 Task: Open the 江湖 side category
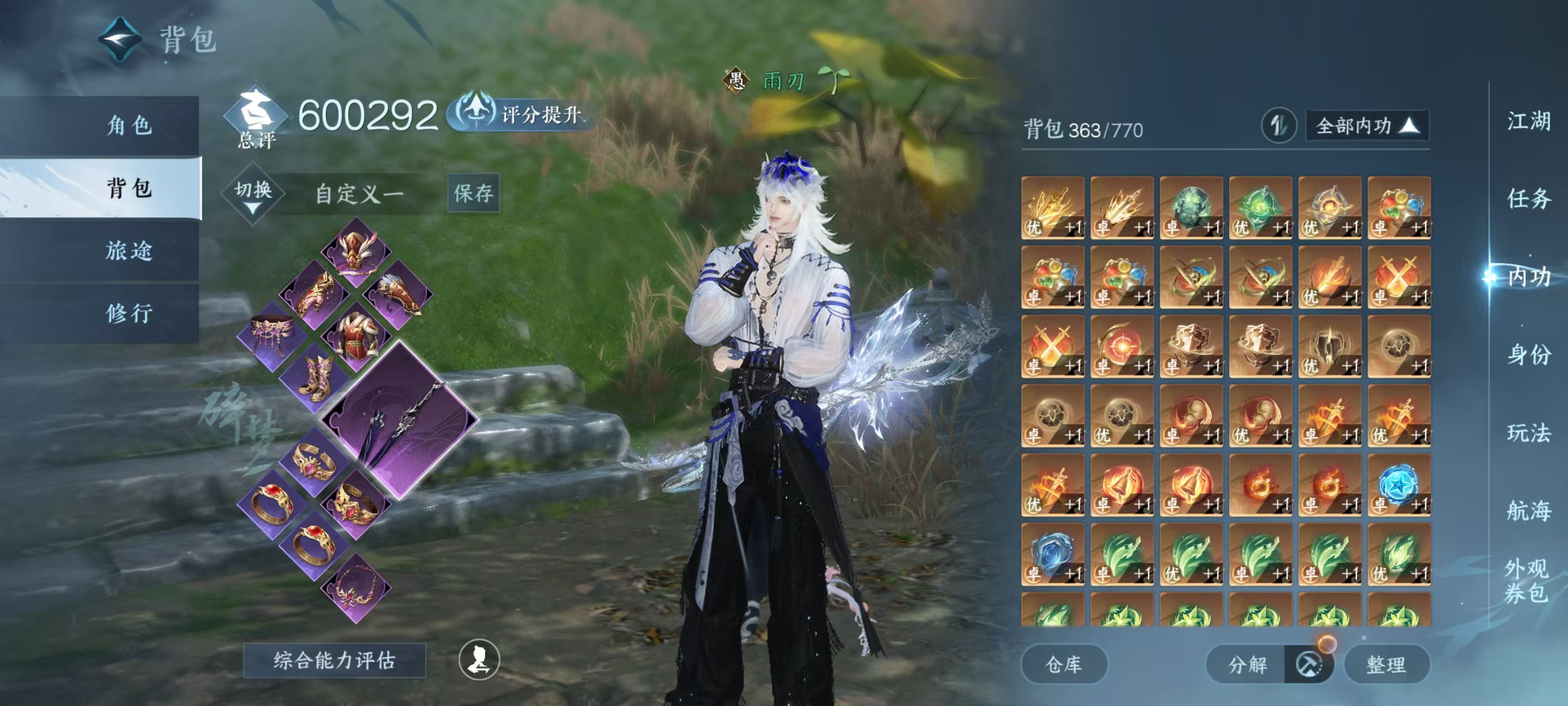coord(1528,120)
